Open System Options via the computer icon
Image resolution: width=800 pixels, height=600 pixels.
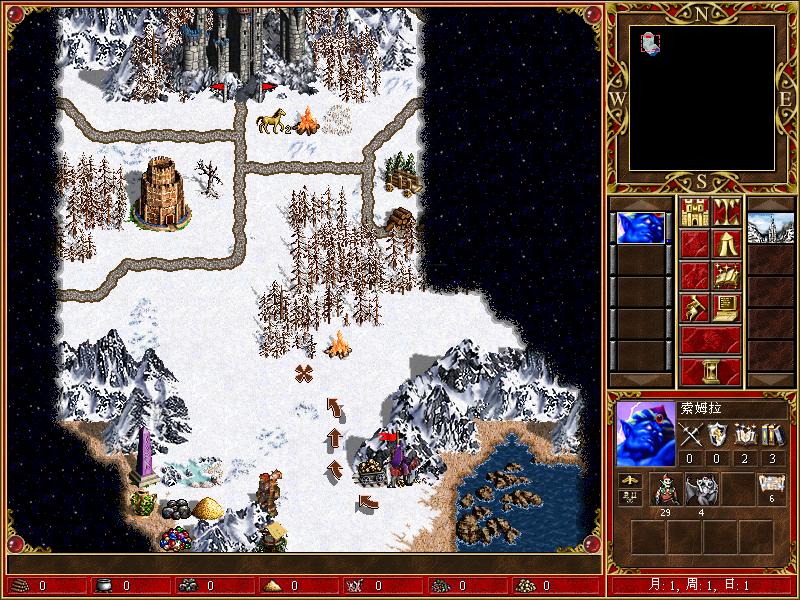point(726,306)
